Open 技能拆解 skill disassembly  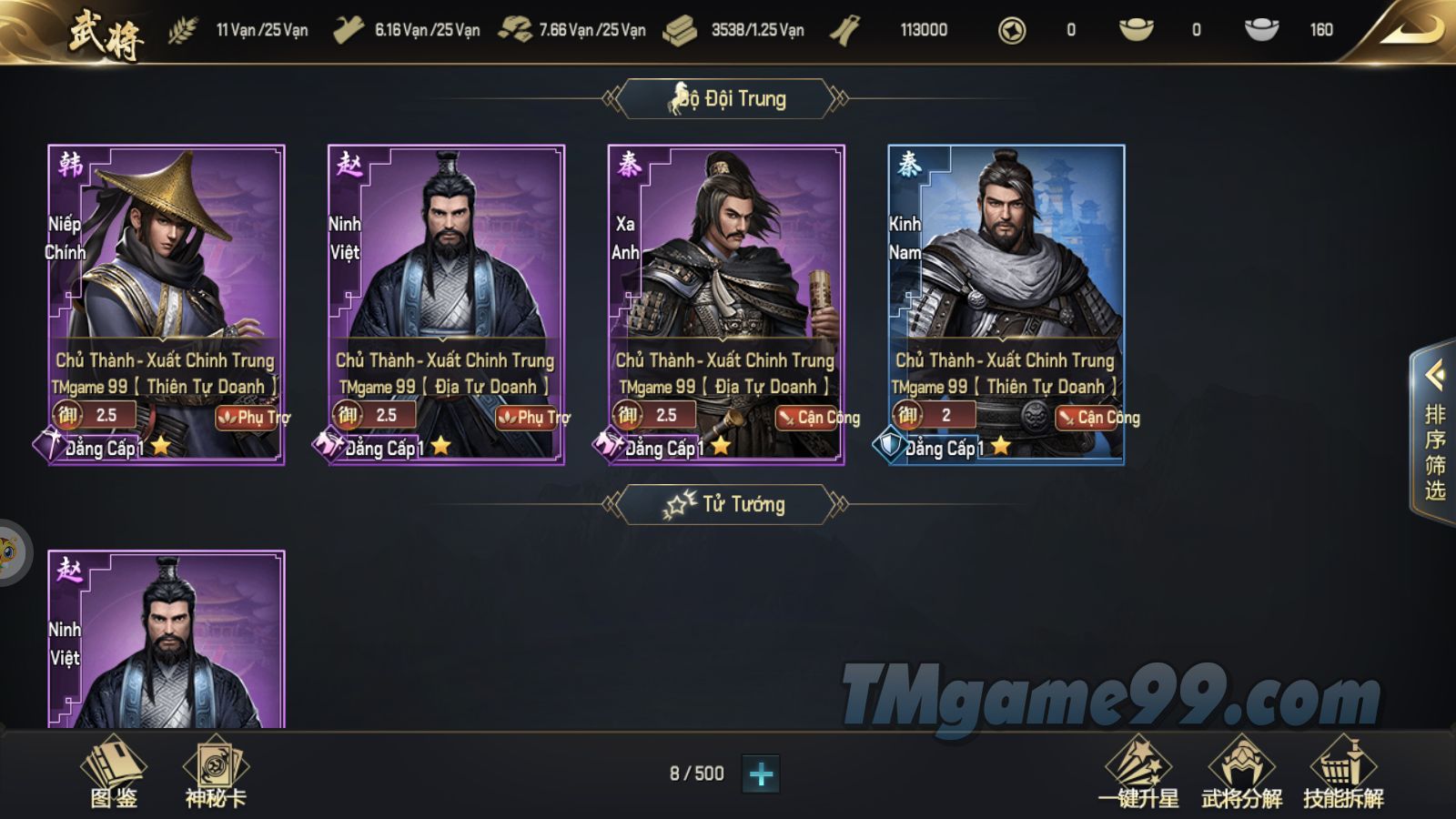pos(1343,773)
